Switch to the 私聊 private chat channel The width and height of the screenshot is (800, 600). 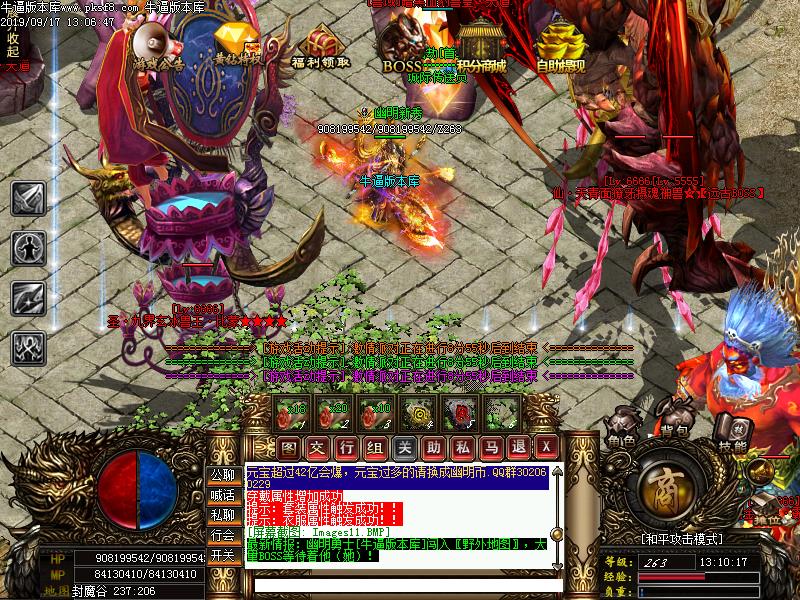[223, 514]
